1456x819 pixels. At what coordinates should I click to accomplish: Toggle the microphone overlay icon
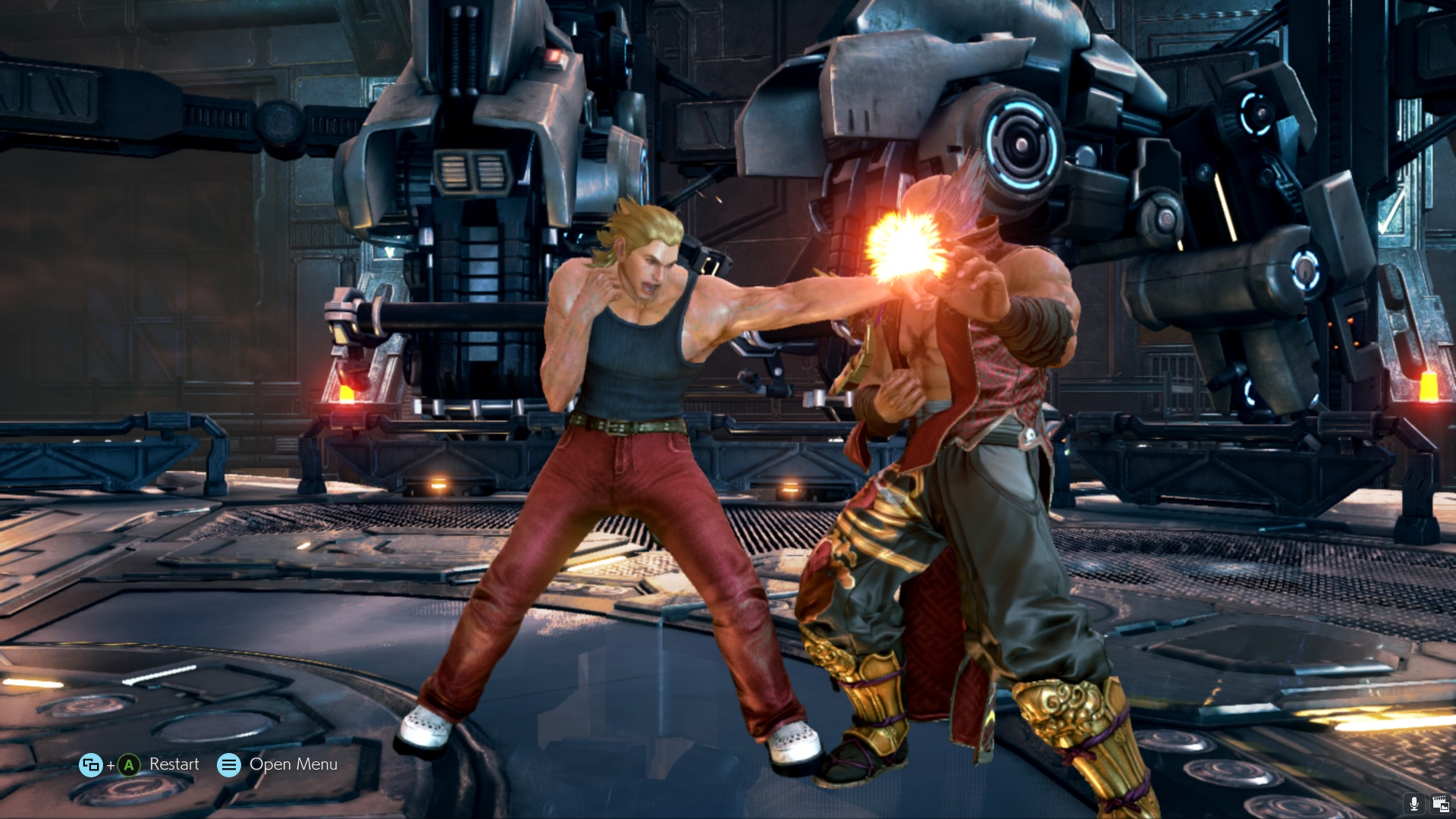pos(1414,804)
